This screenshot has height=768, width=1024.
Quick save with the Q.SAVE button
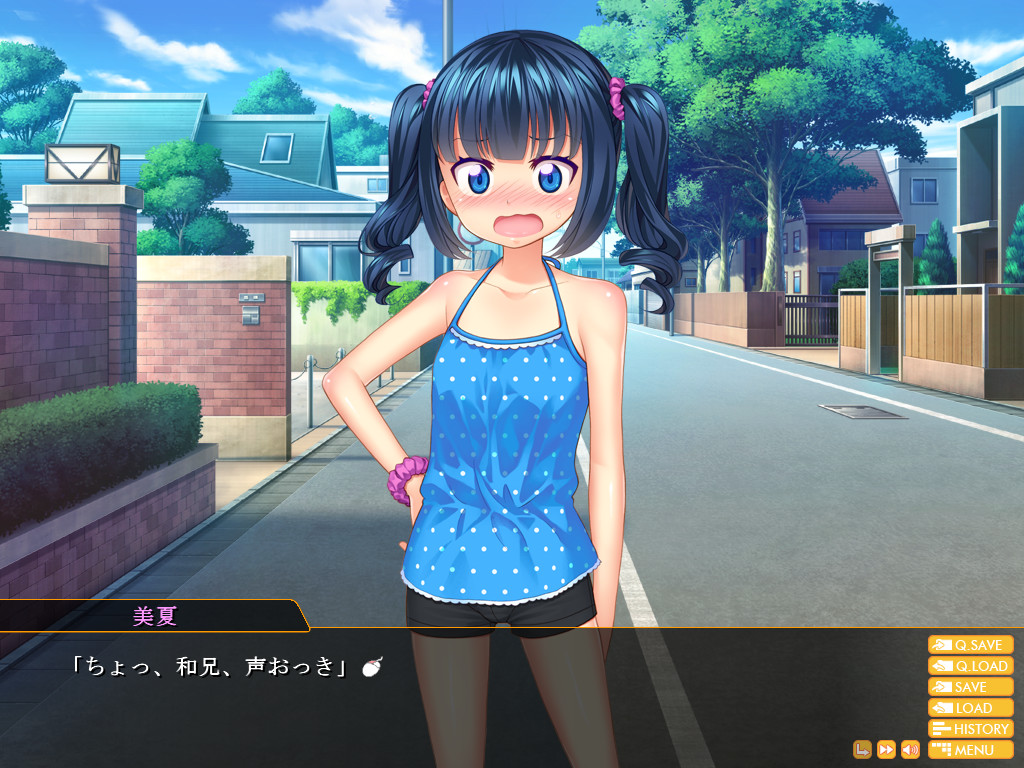click(x=970, y=645)
